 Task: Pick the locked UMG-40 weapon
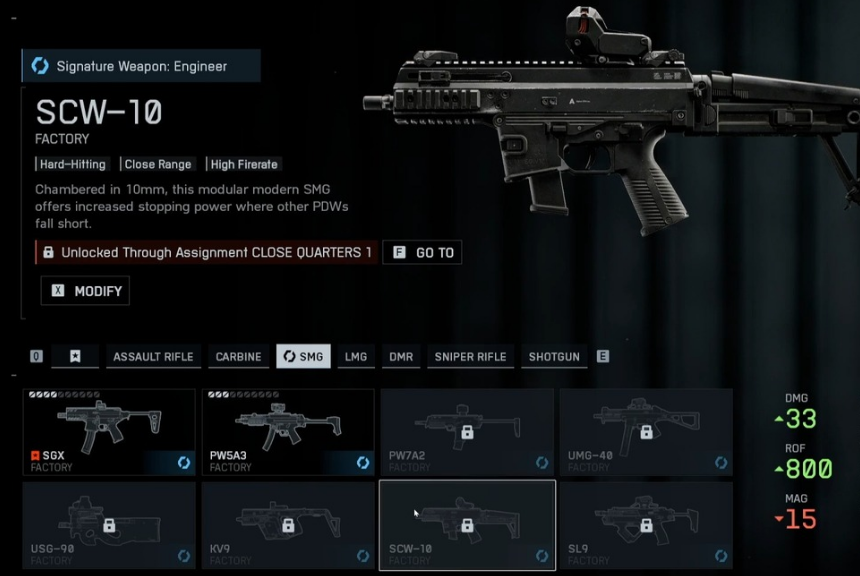pyautogui.click(x=646, y=432)
